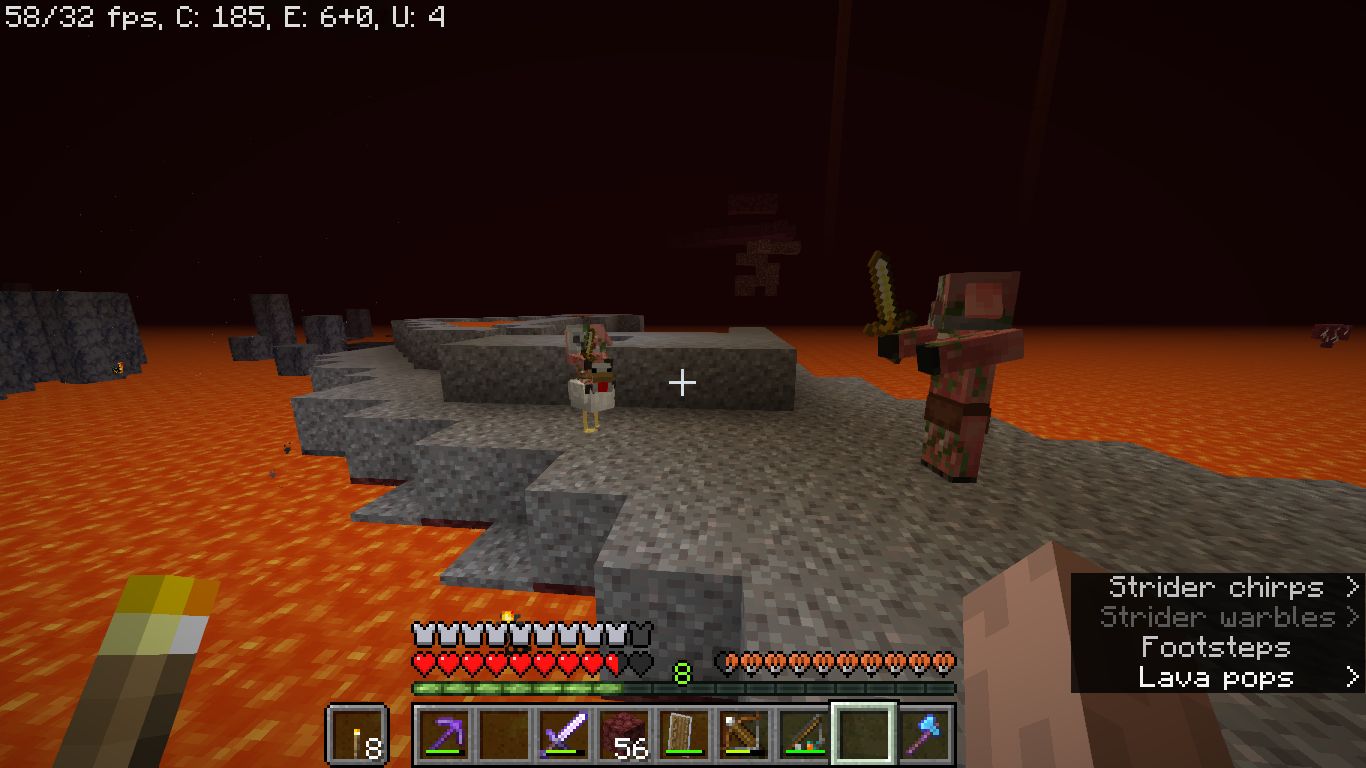Click the crosshair at screen center
This screenshot has height=768, width=1366.
coord(683,382)
